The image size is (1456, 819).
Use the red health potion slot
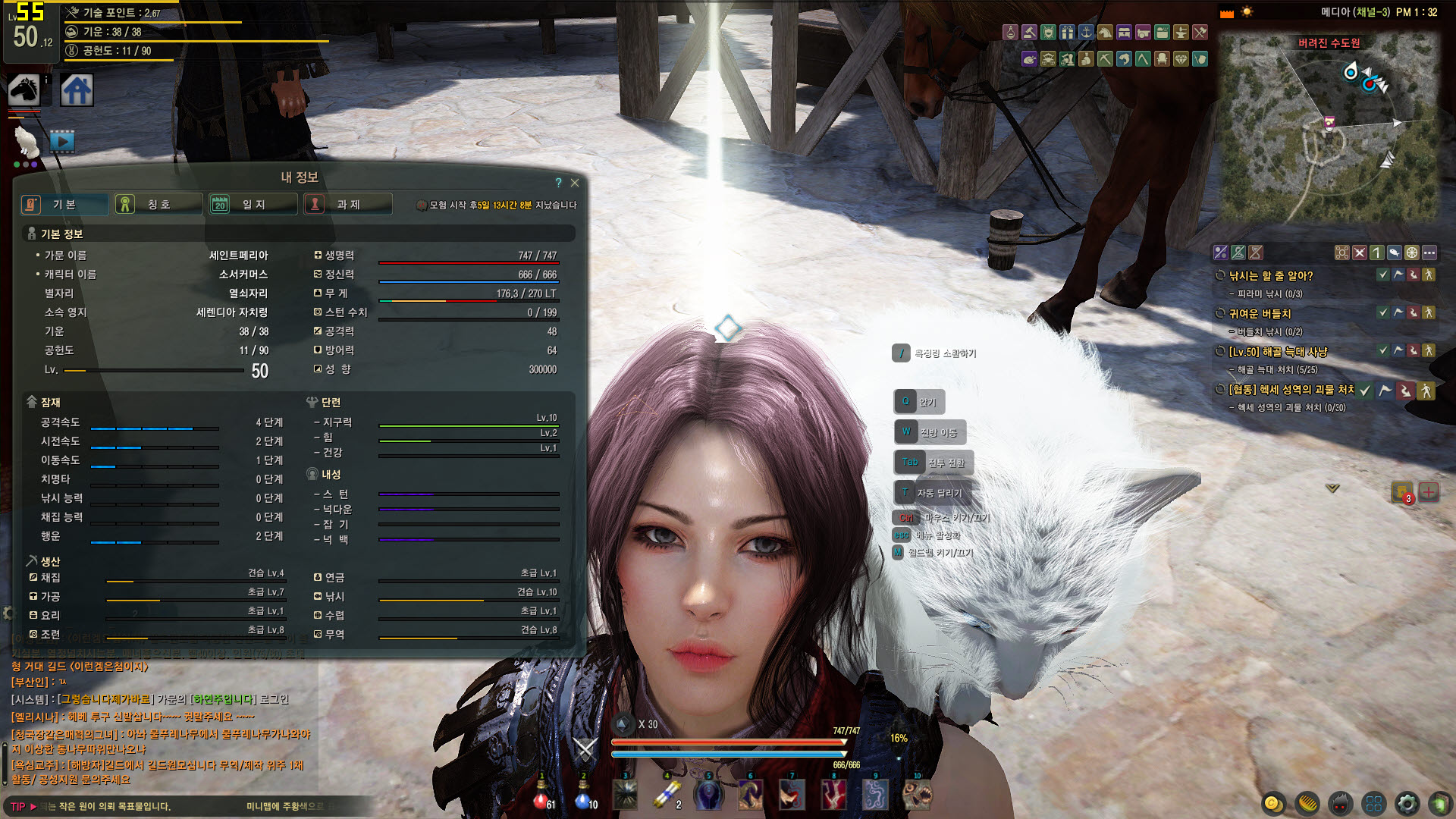[x=541, y=795]
